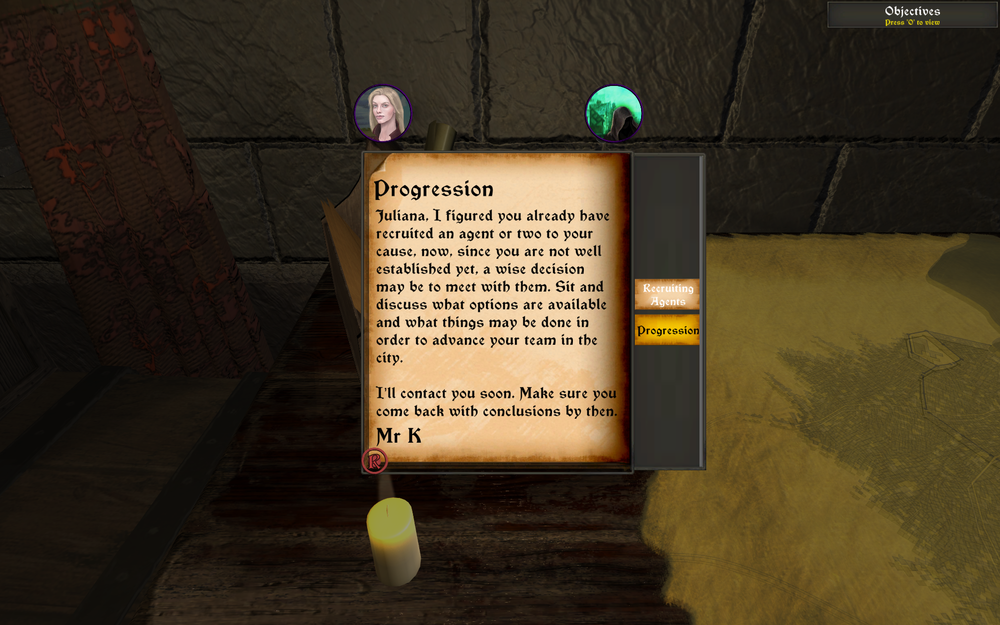Image resolution: width=1000 pixels, height=625 pixels.
Task: Click the blonde woman portrait
Action: click(382, 113)
